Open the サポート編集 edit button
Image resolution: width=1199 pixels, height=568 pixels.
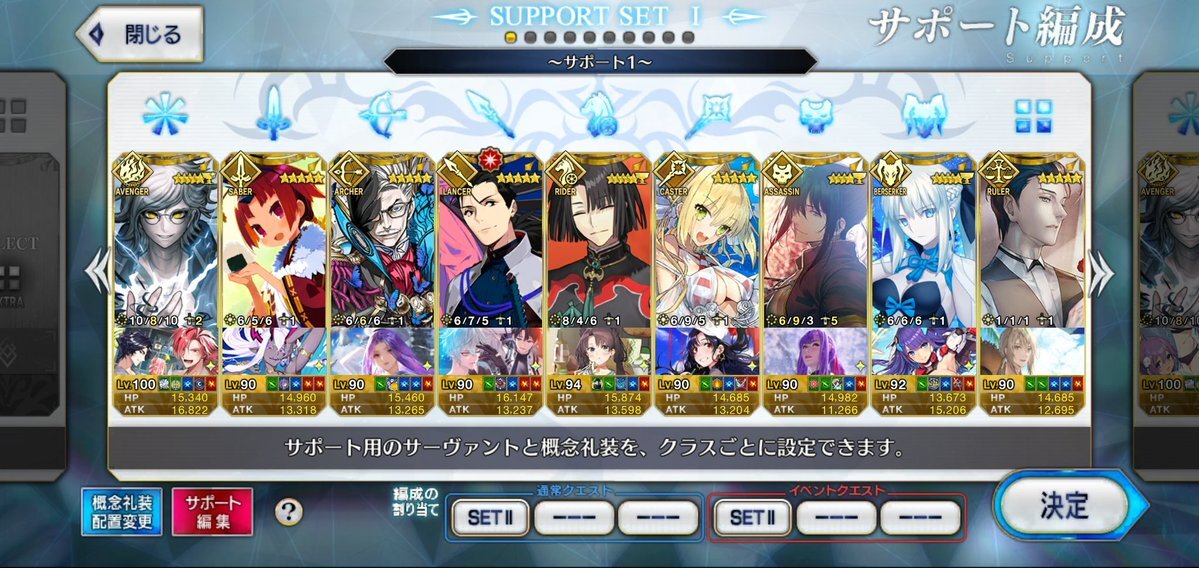click(x=212, y=512)
